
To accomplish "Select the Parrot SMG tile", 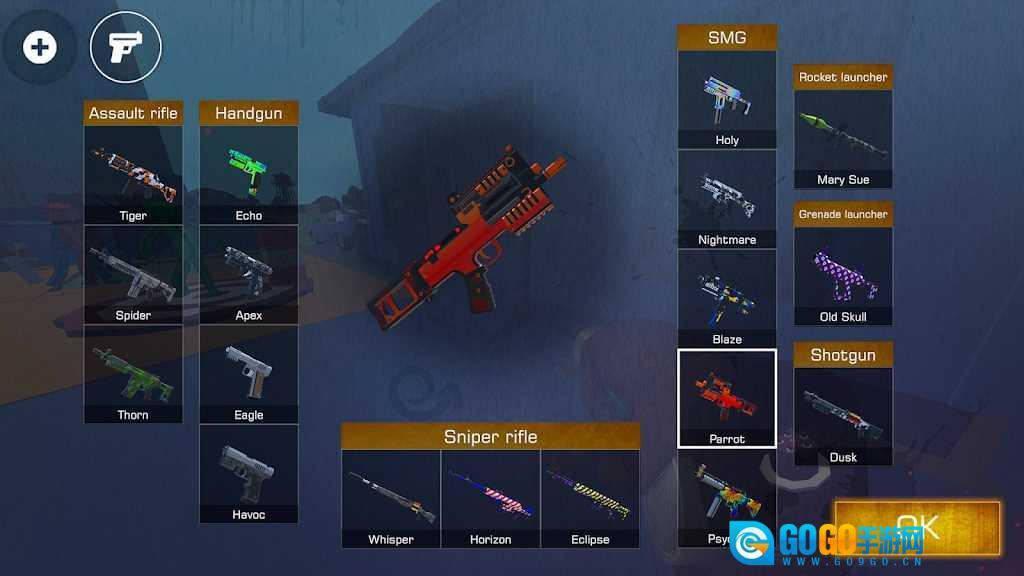I will 727,397.
